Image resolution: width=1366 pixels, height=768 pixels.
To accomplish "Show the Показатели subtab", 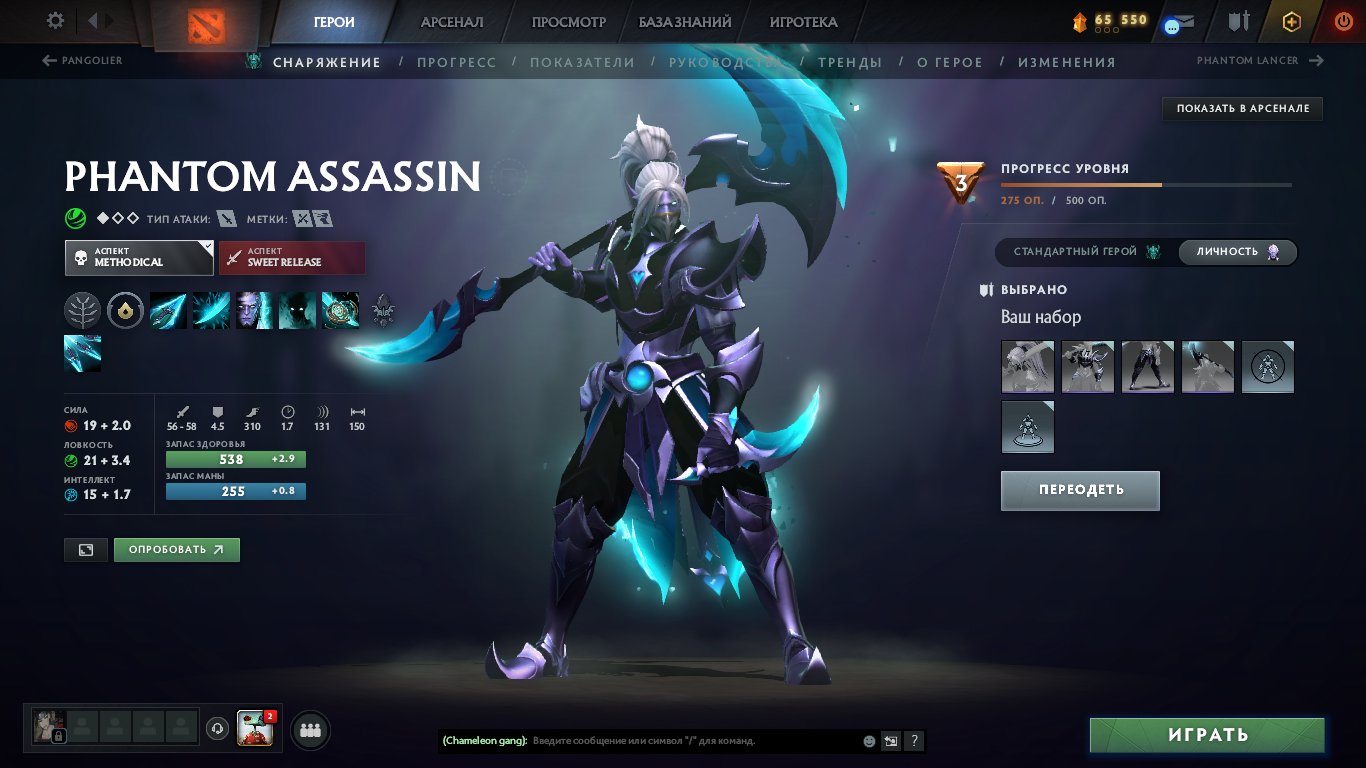I will pos(582,62).
